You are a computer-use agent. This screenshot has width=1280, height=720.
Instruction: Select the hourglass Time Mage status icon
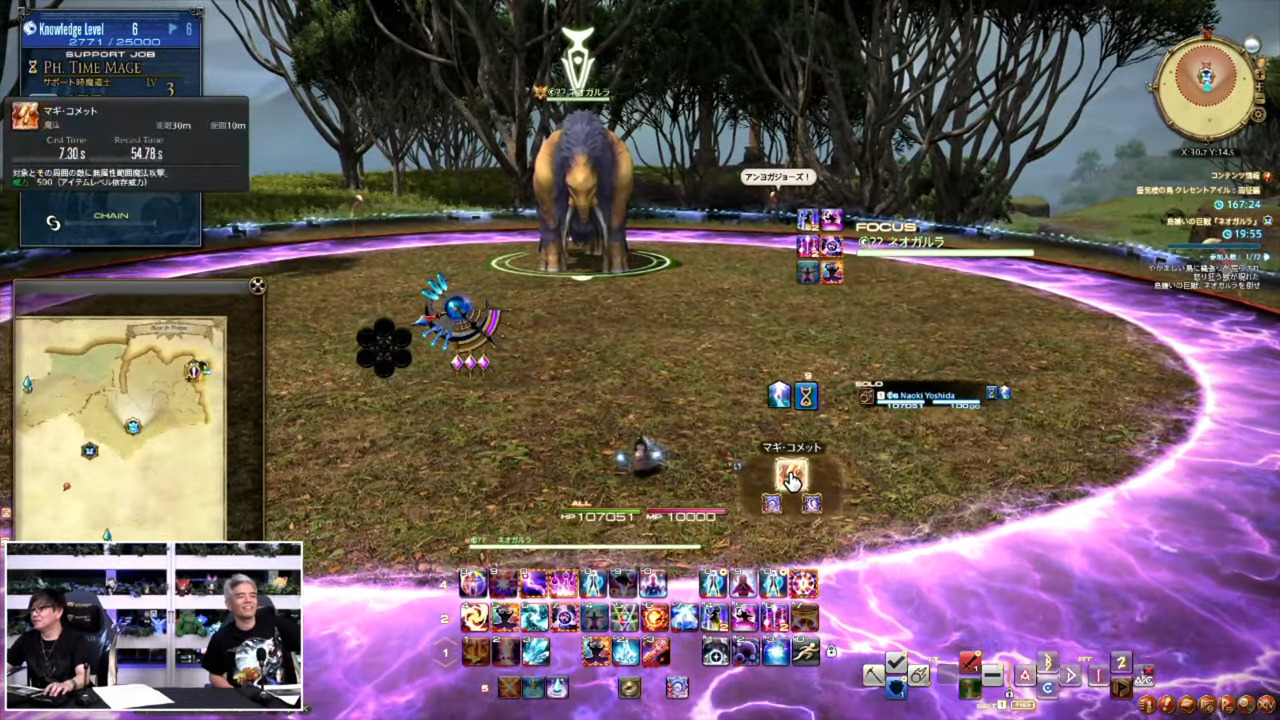pos(805,396)
